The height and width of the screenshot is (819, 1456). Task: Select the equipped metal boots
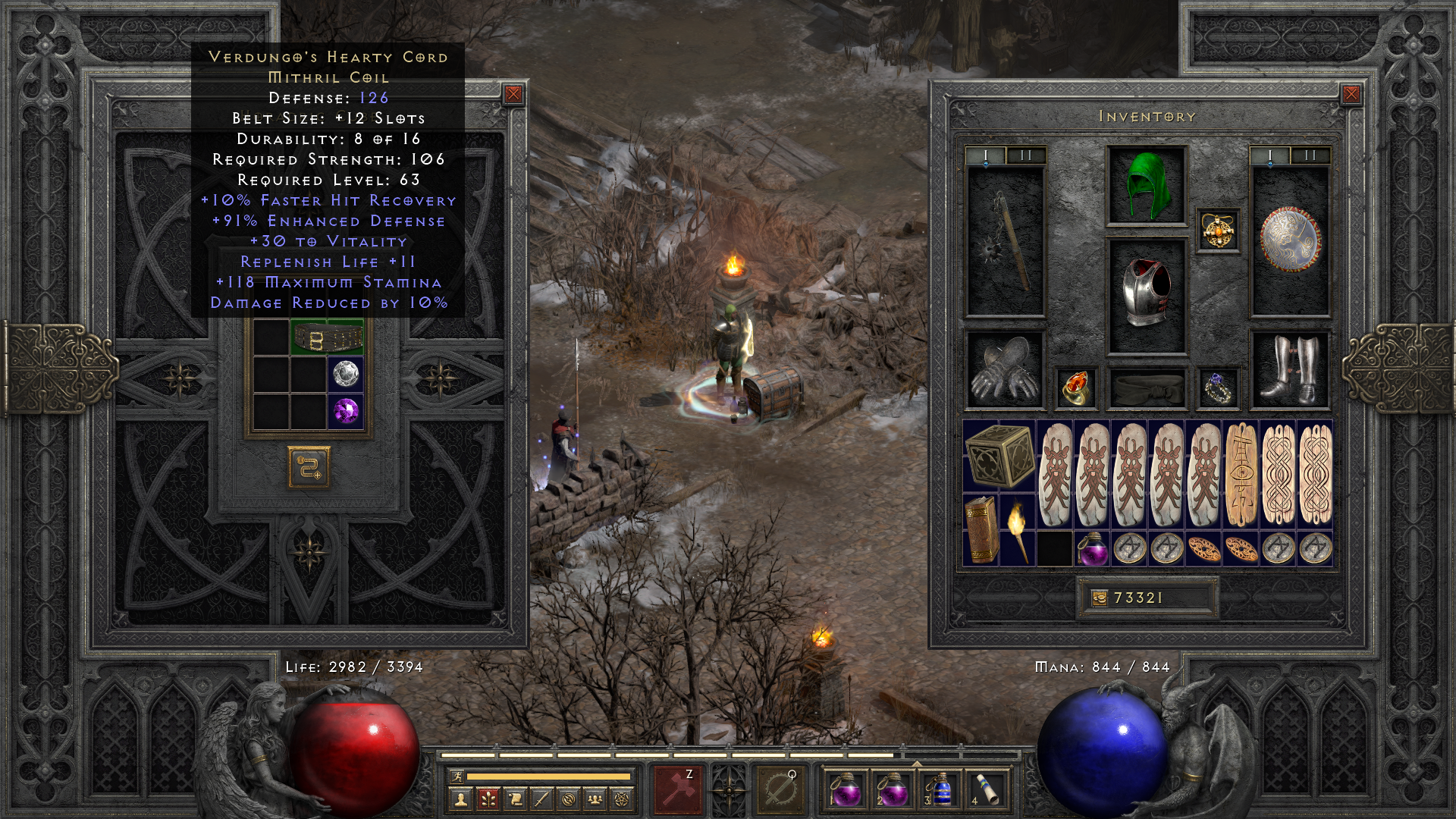1289,370
